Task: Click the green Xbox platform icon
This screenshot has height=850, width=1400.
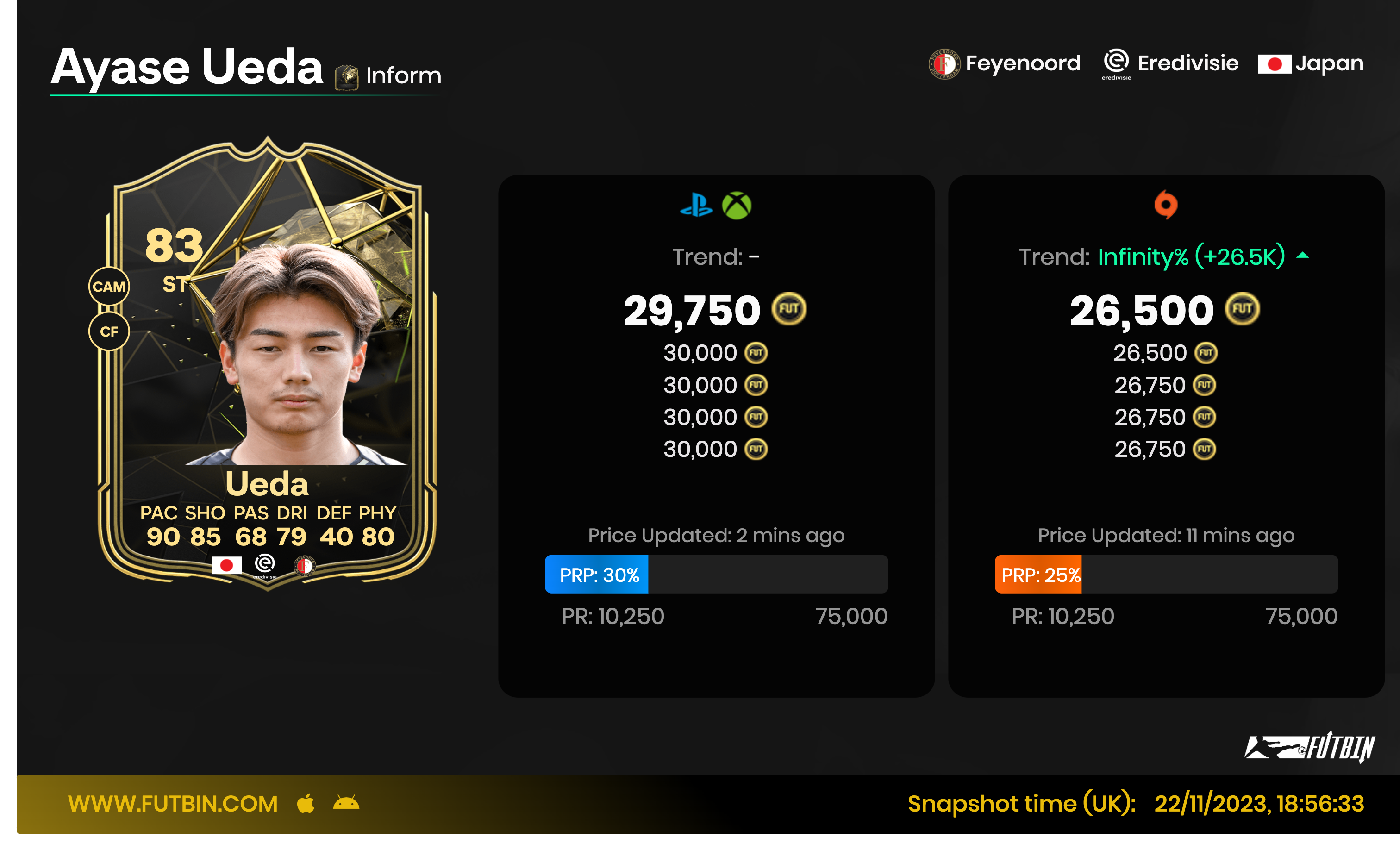Action: (x=737, y=205)
